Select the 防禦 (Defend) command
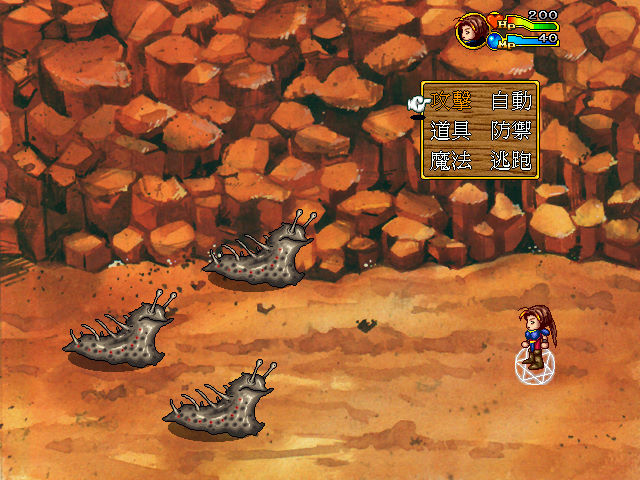640x480 pixels. click(x=511, y=131)
